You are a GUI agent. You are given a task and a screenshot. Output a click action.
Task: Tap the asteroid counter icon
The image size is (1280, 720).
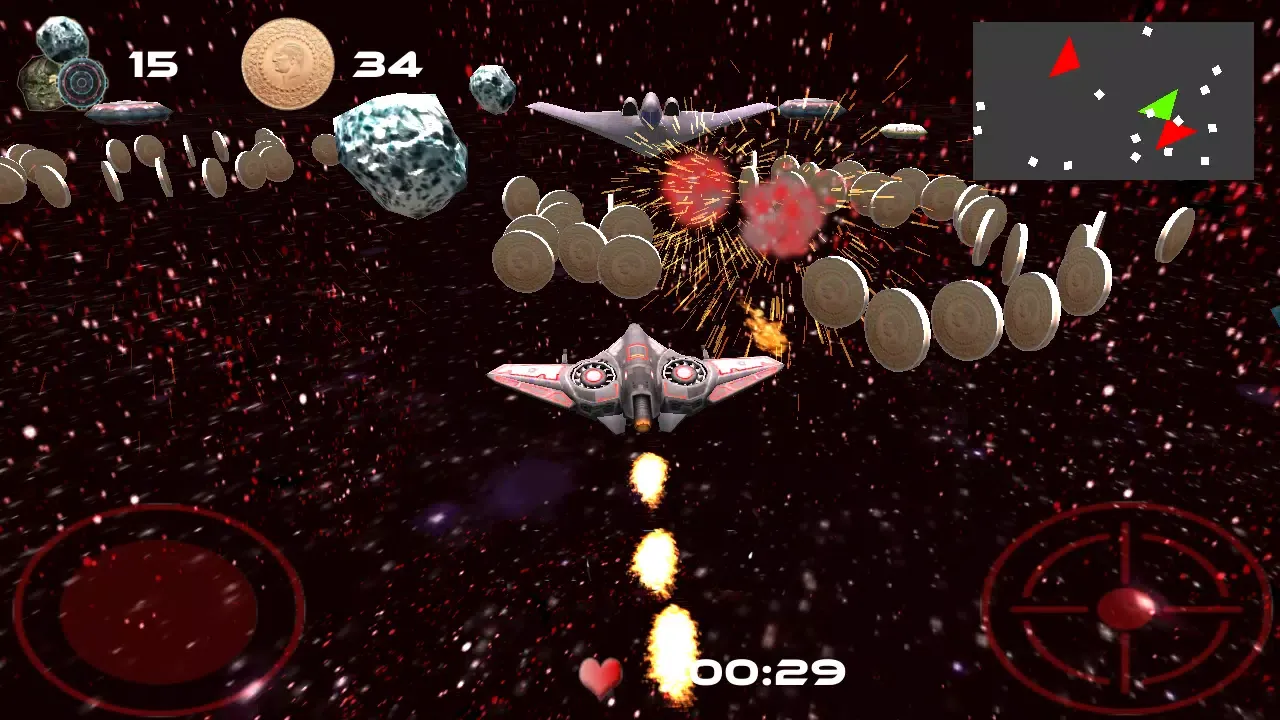point(66,66)
